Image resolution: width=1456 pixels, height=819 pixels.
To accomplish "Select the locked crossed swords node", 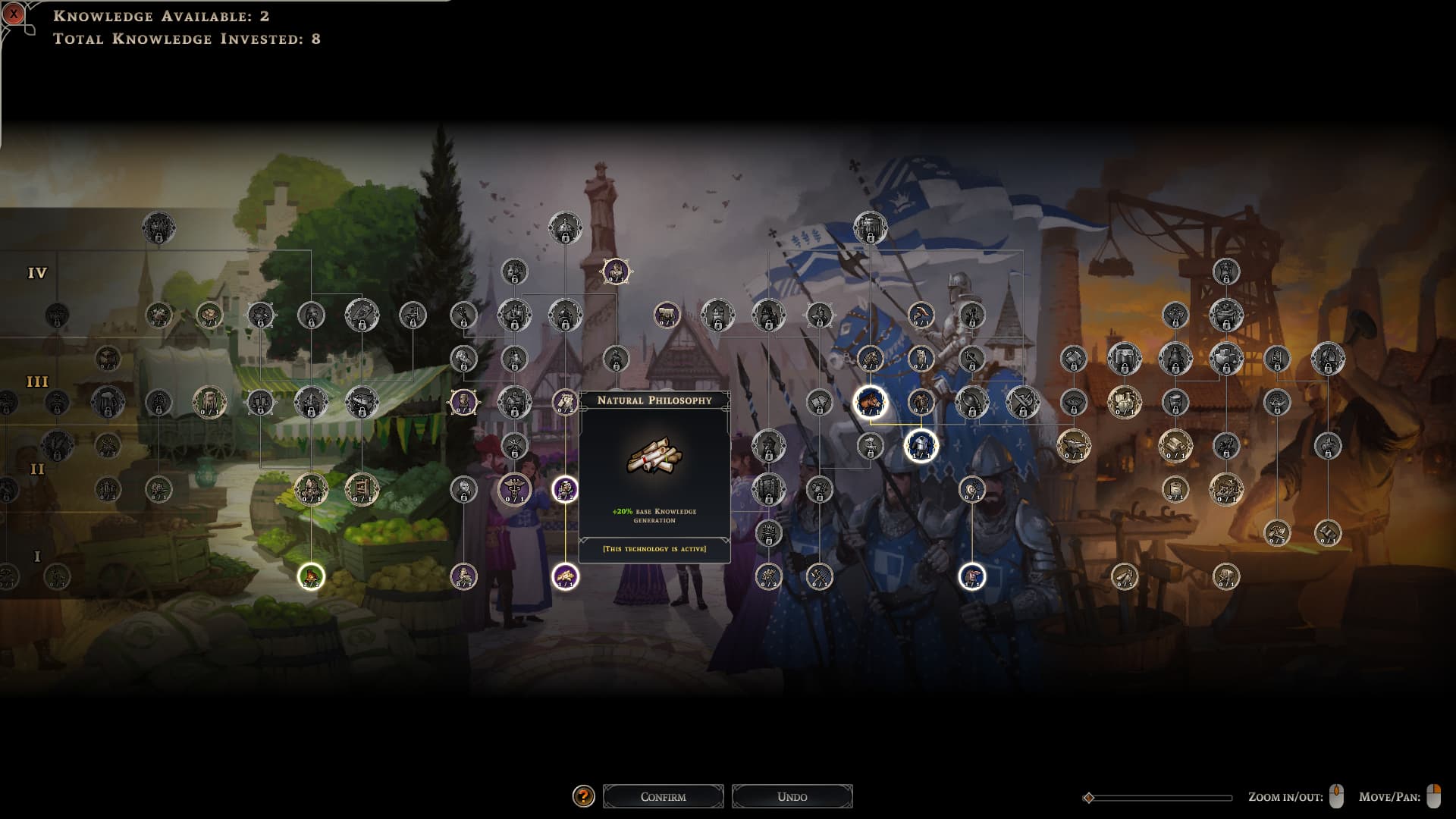I will tap(1022, 402).
